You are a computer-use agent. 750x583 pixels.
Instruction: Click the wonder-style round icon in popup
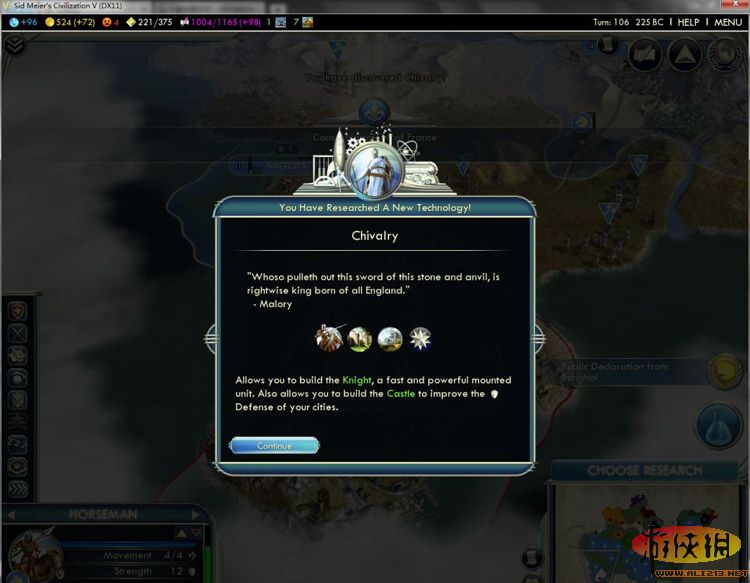390,338
